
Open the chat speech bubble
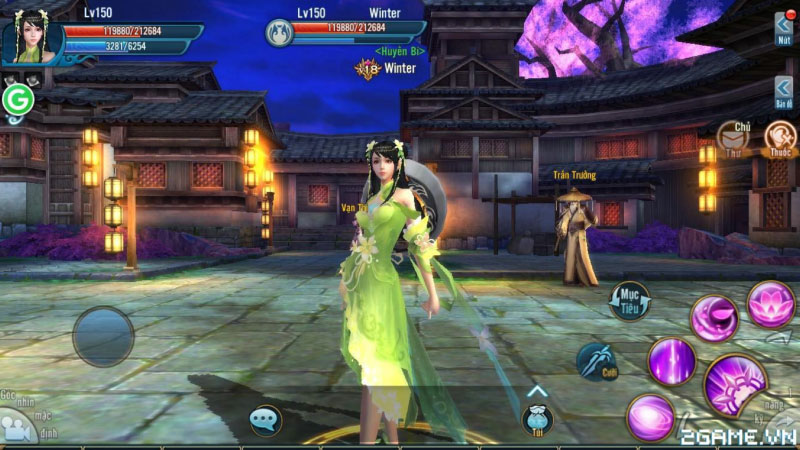(265, 420)
